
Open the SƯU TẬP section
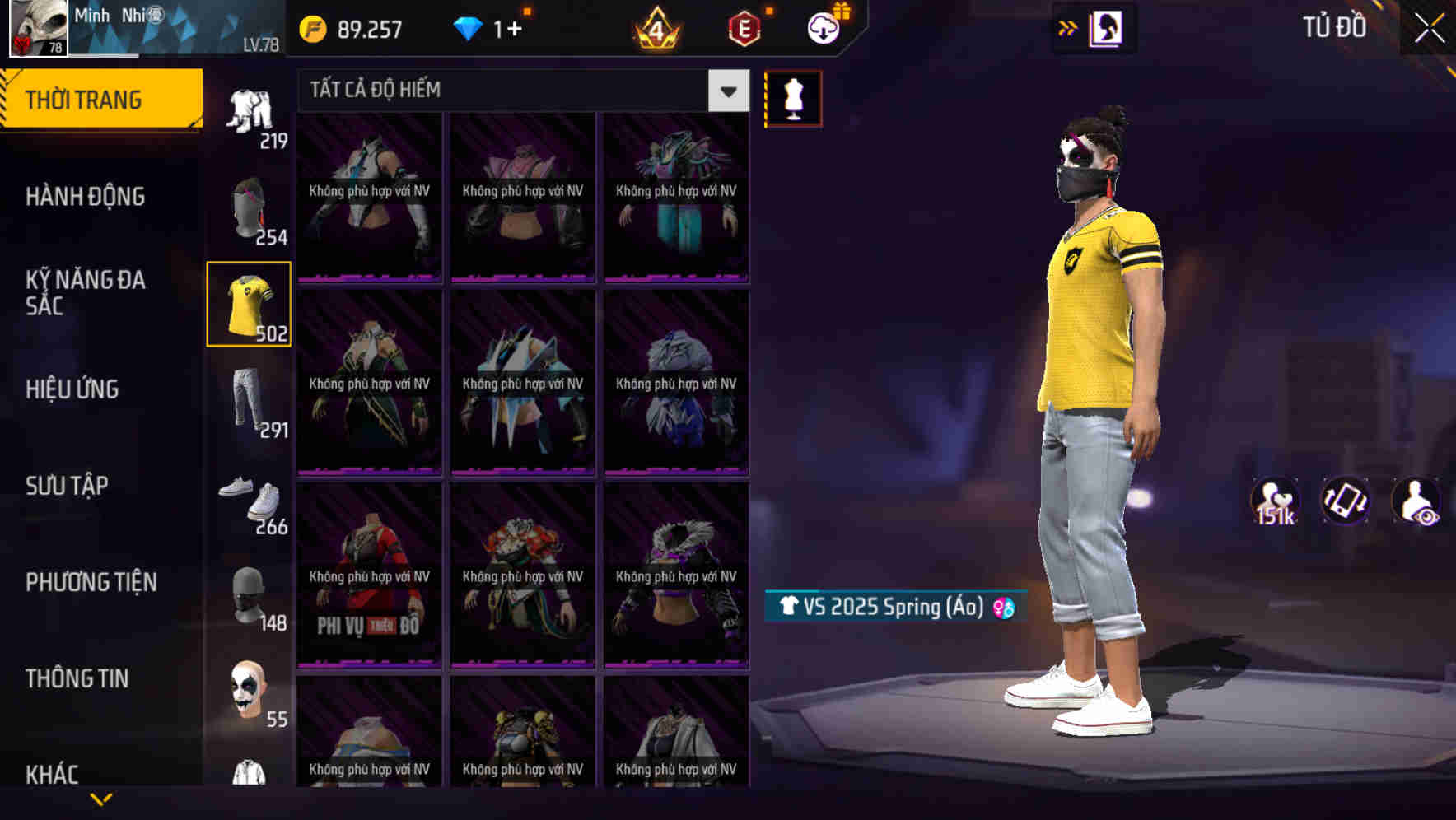pos(66,486)
